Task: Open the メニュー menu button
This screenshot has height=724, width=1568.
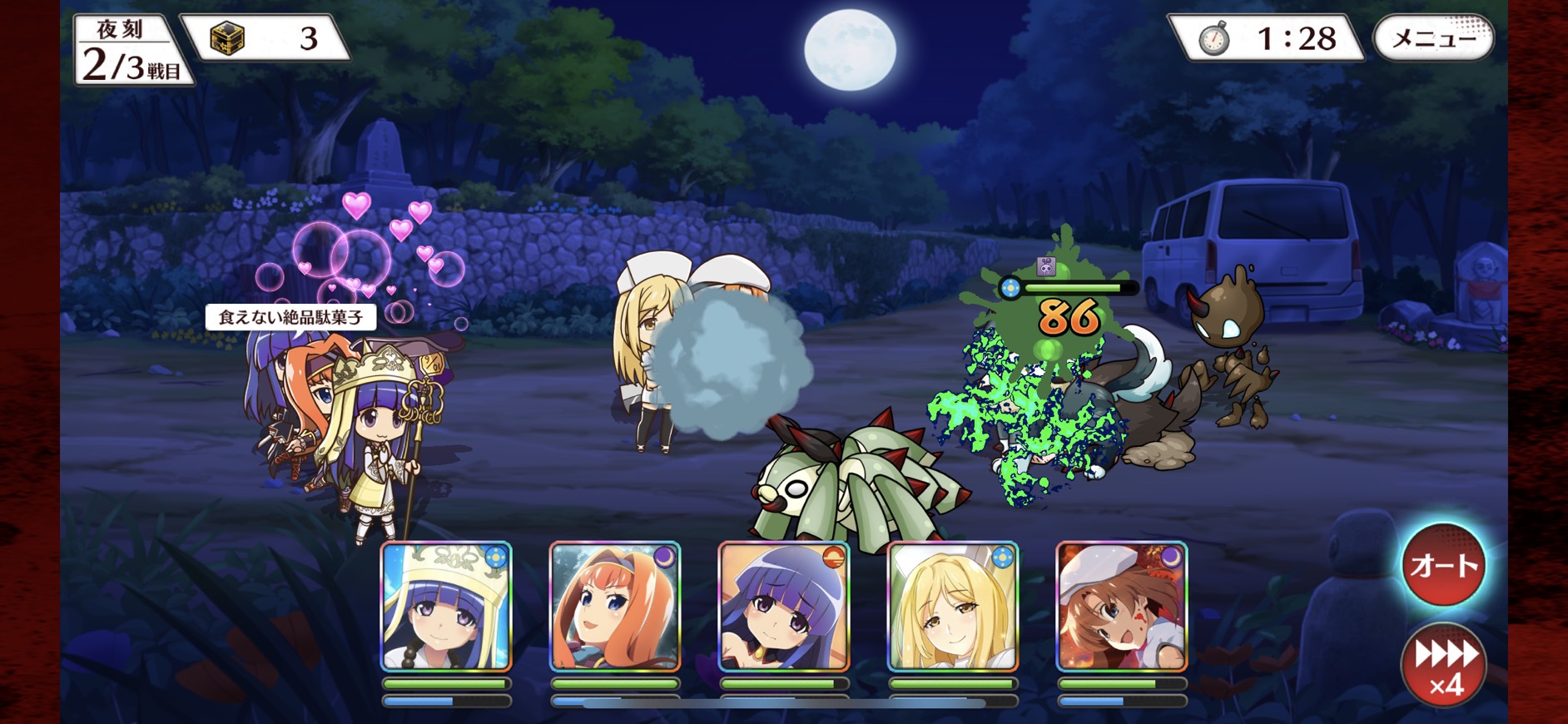Action: click(x=1433, y=38)
